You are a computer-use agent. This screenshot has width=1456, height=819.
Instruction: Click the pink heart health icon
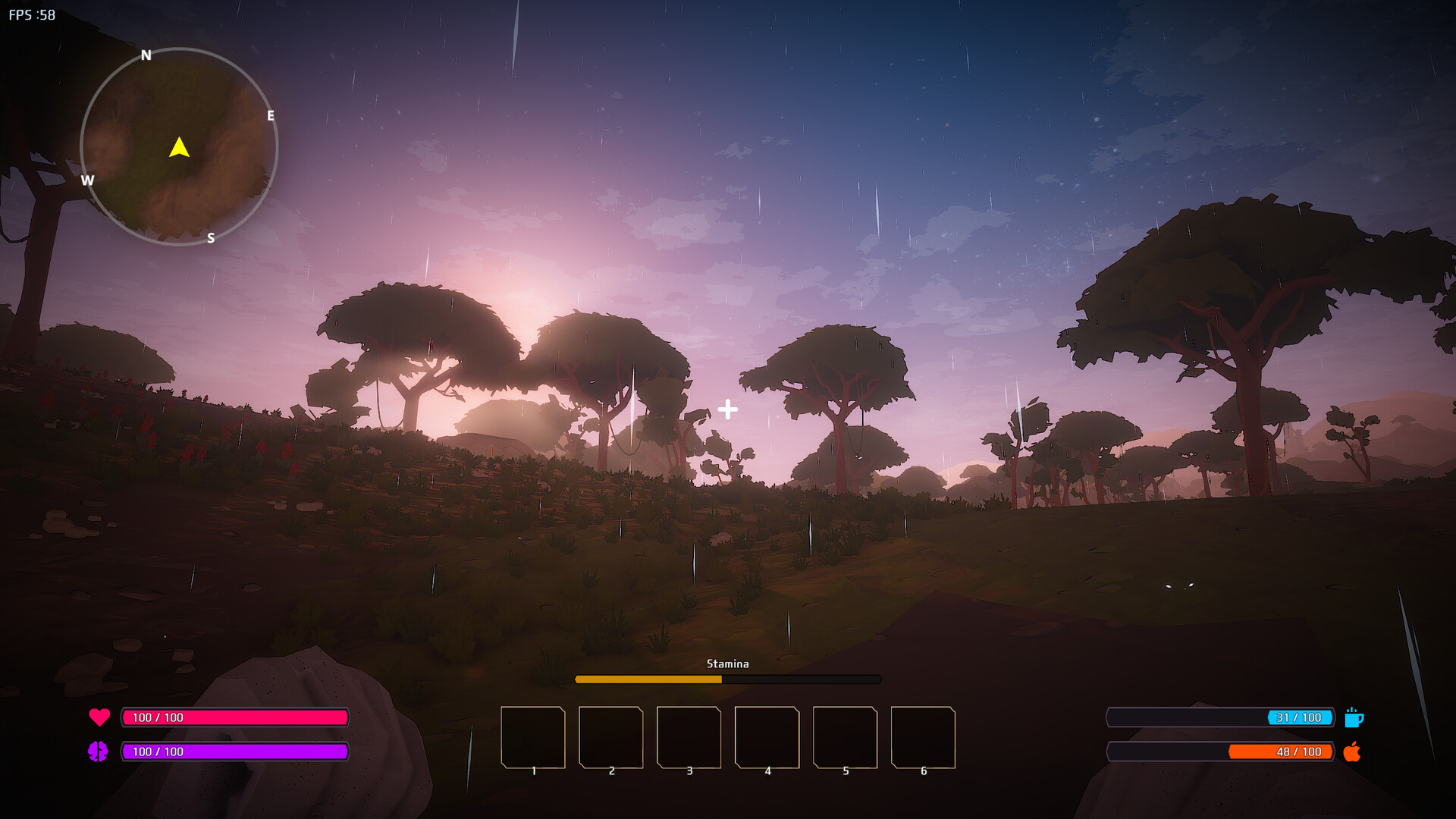(99, 717)
